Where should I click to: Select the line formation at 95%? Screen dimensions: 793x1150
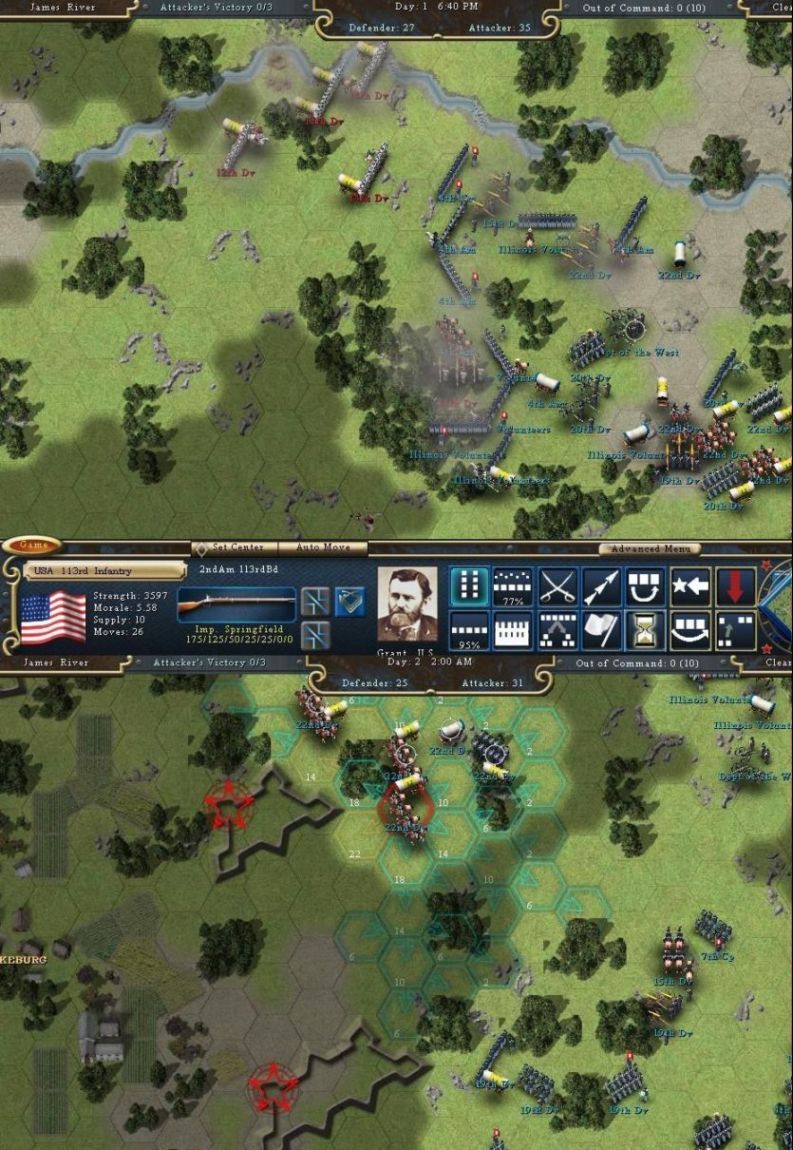(x=468, y=631)
